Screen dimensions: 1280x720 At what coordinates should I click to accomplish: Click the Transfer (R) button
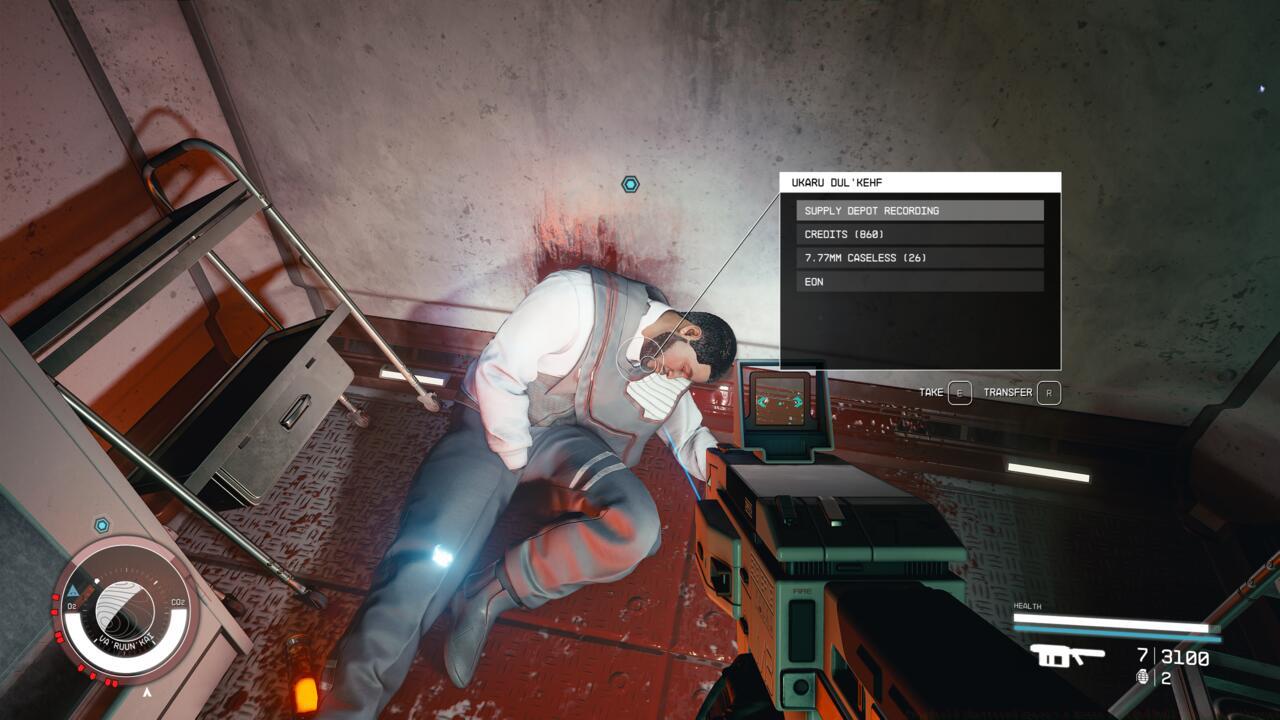pyautogui.click(x=1010, y=393)
